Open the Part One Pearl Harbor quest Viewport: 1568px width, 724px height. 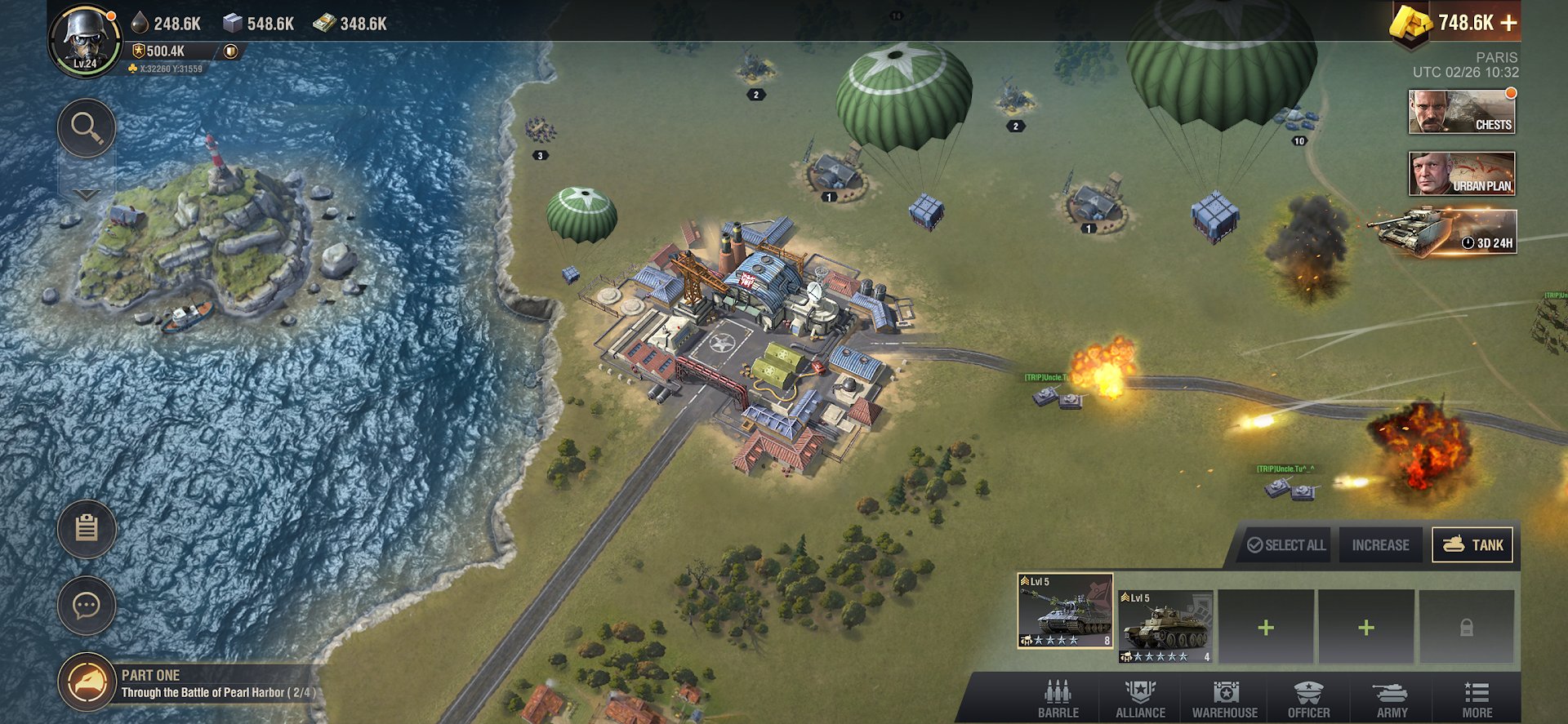(x=188, y=684)
